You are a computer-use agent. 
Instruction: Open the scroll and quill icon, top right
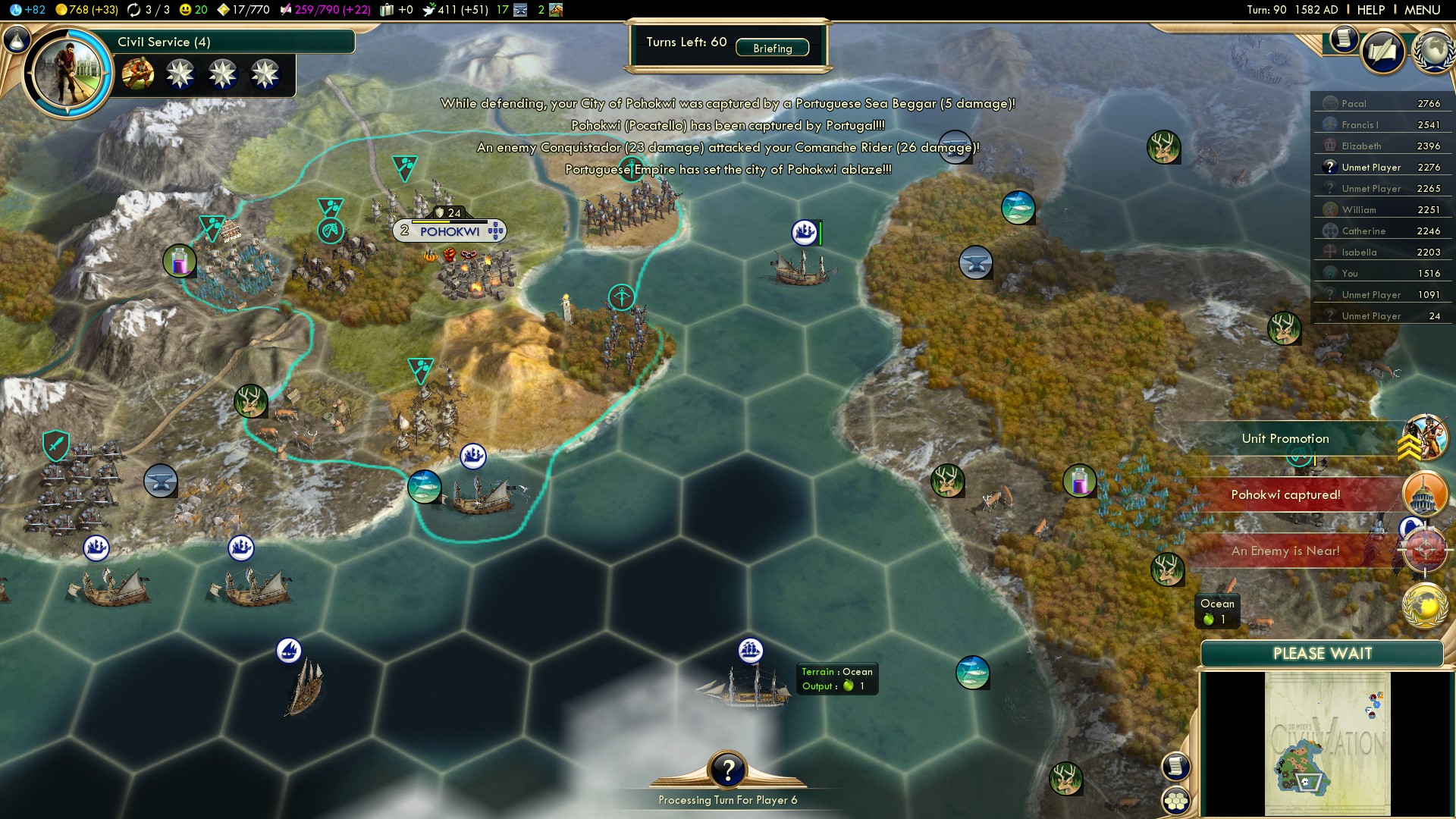[x=1382, y=52]
